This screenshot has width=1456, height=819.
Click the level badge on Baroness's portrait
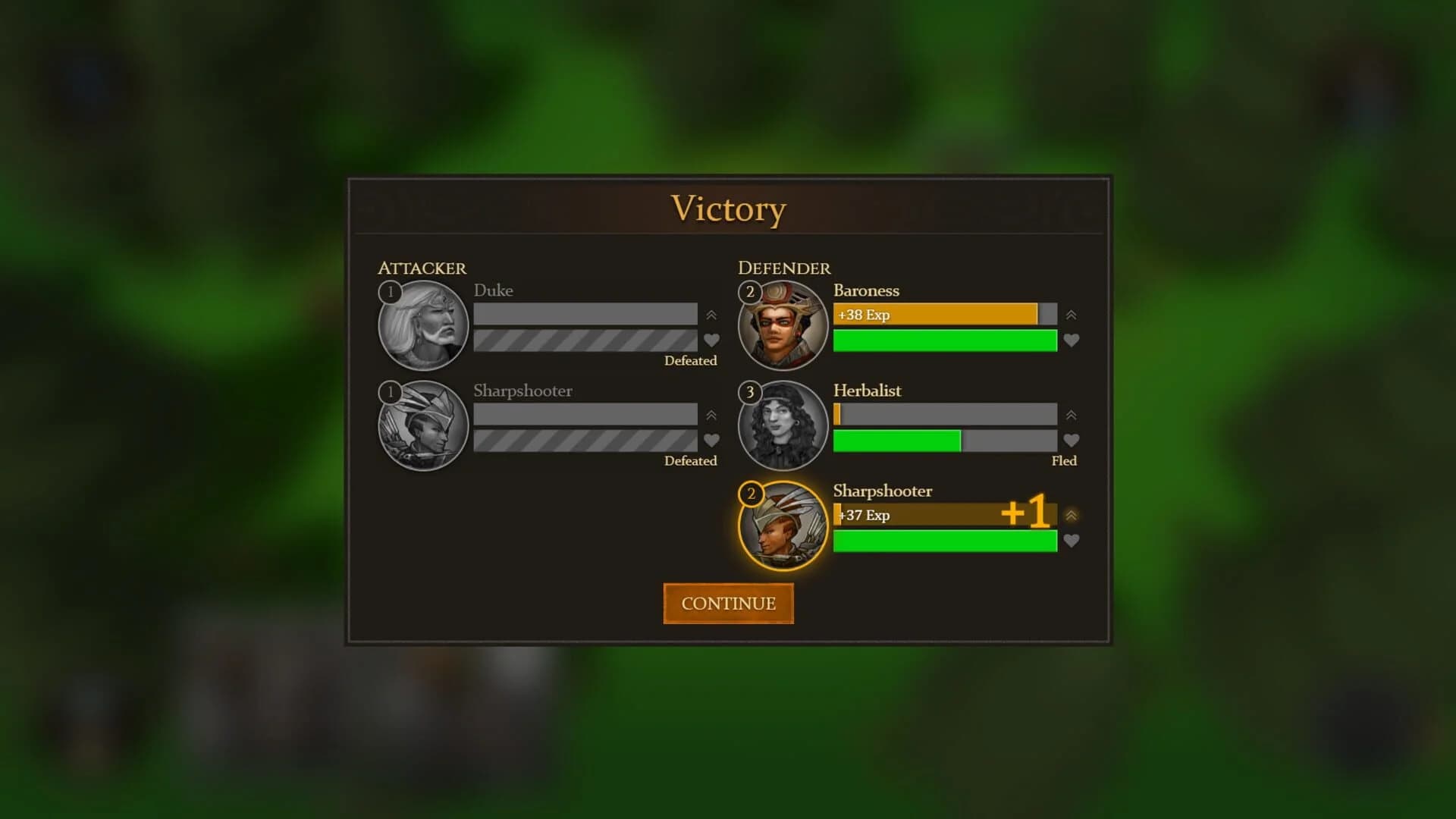[749, 292]
